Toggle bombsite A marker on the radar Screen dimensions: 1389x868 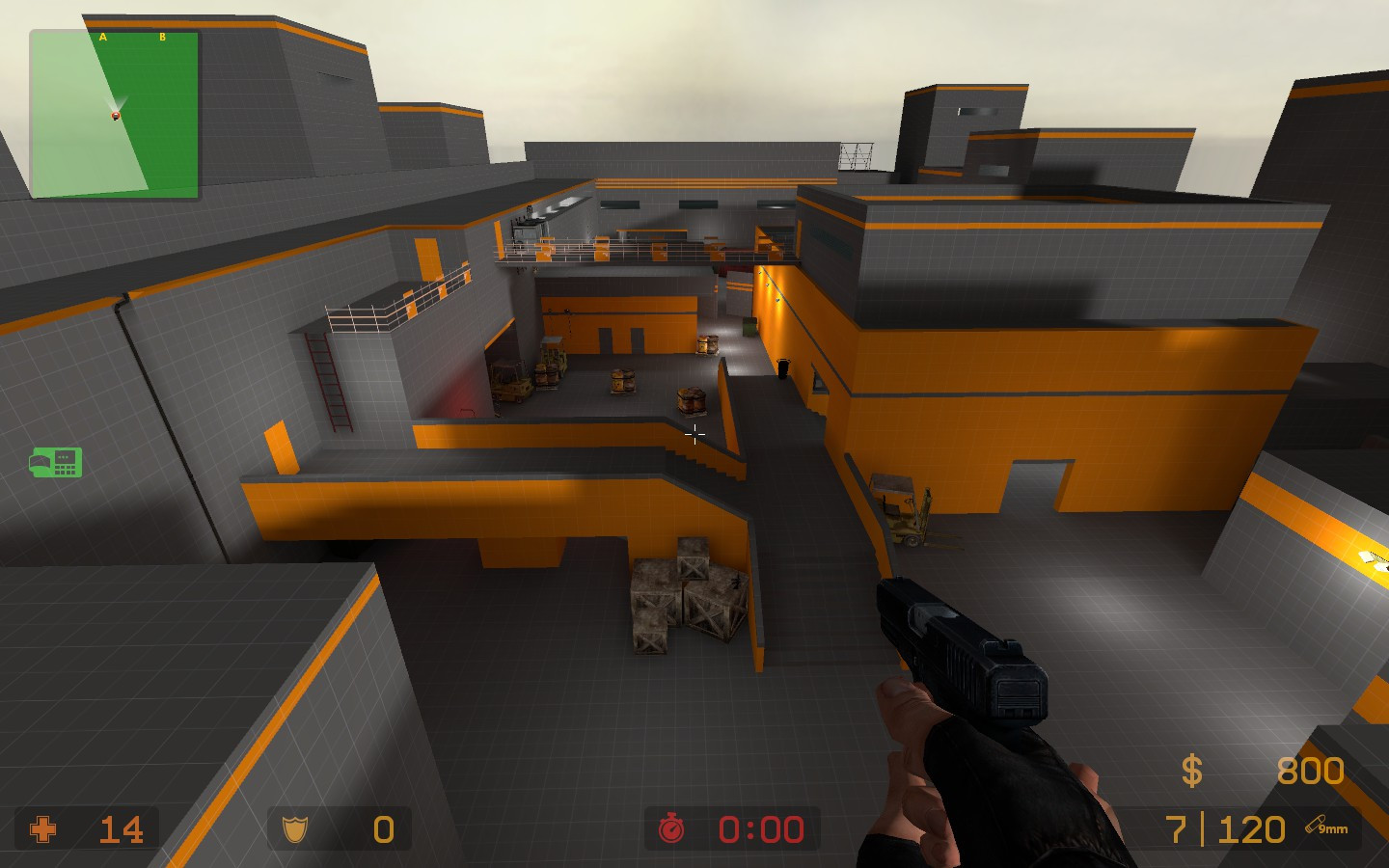[x=102, y=36]
